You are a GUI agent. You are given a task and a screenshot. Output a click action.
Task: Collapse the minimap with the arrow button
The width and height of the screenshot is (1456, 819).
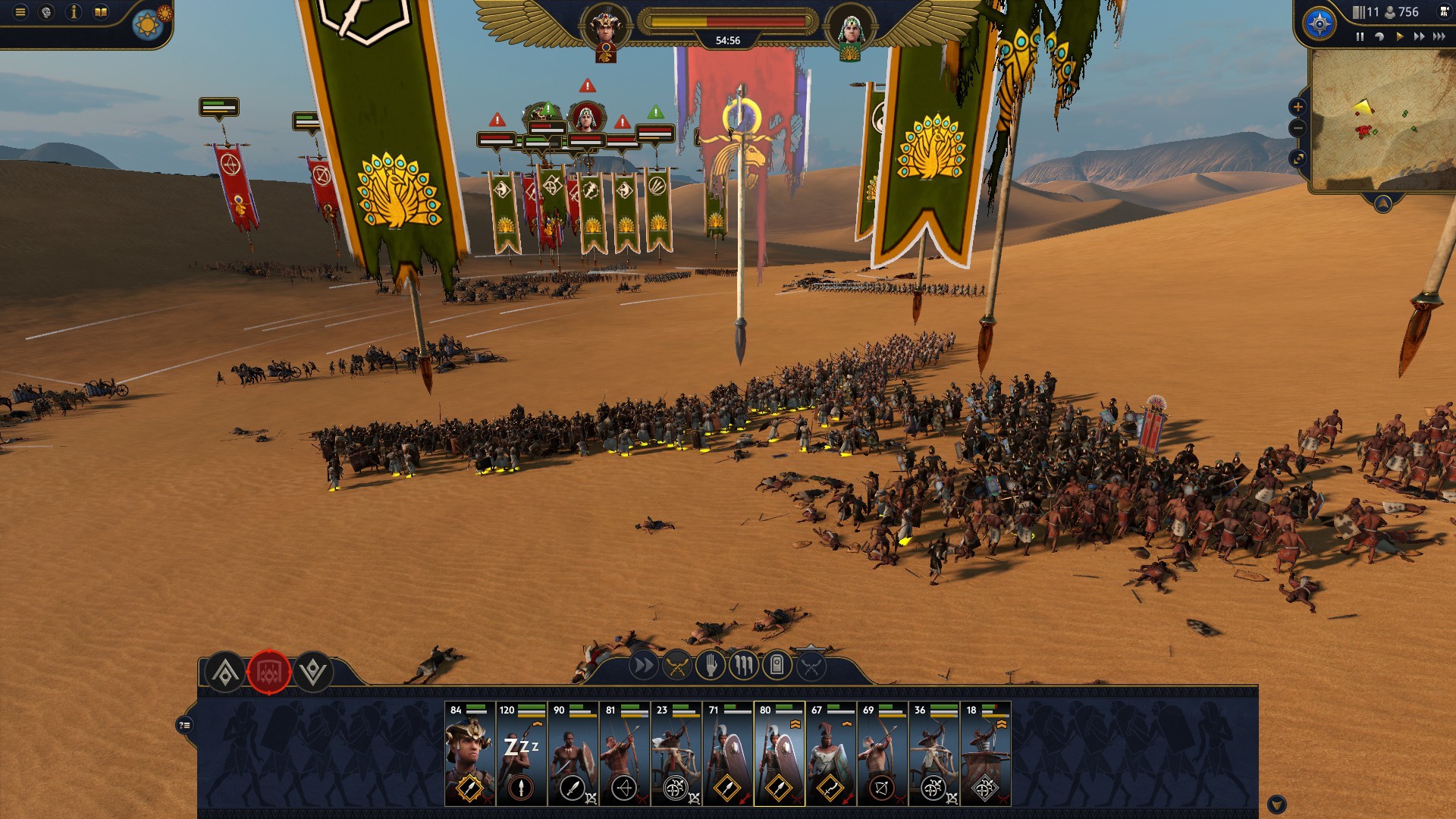point(1382,203)
